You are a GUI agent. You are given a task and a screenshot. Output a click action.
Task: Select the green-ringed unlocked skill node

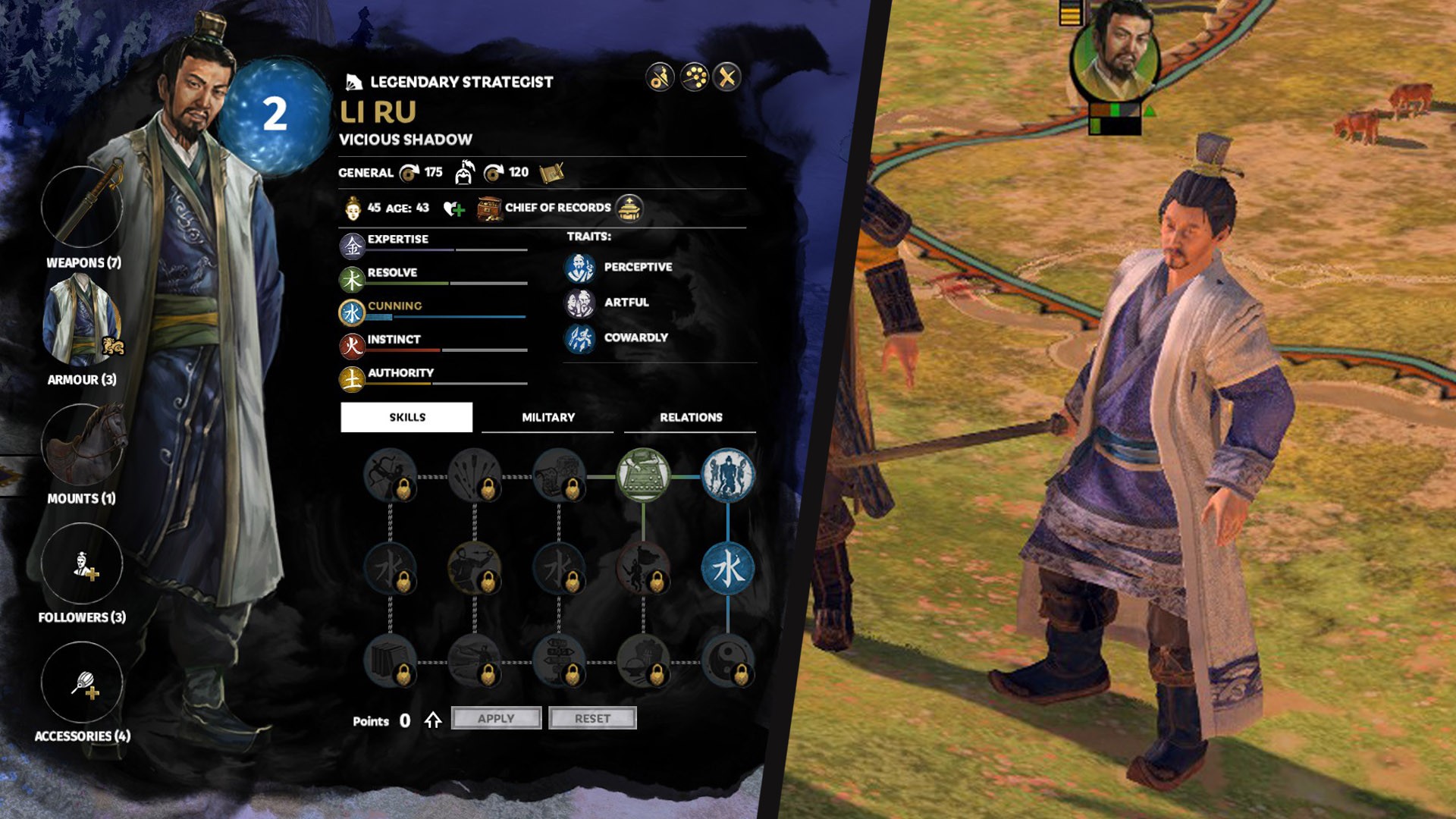pyautogui.click(x=643, y=475)
